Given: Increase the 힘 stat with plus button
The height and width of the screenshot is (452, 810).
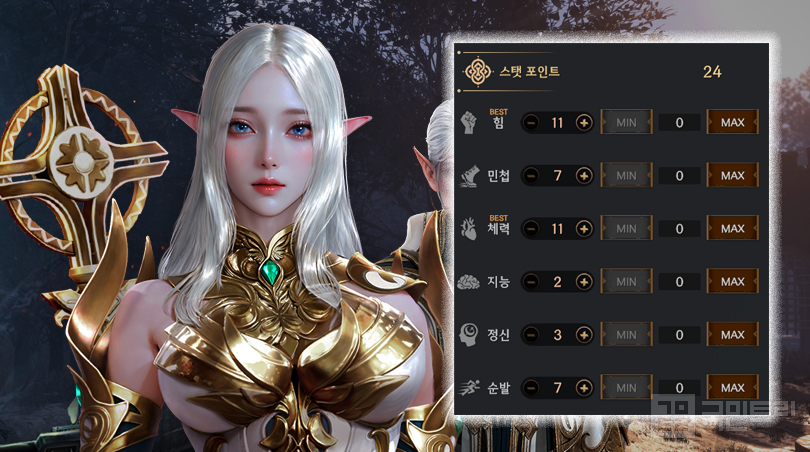Looking at the screenshot, I should click(x=584, y=123).
